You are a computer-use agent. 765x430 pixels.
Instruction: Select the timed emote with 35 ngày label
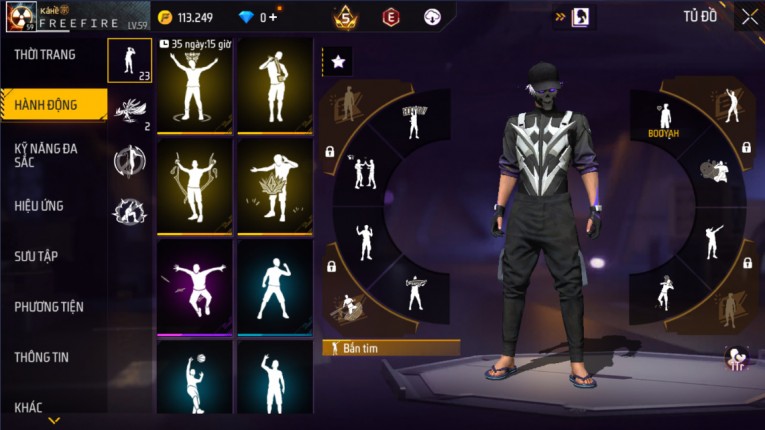click(x=194, y=87)
